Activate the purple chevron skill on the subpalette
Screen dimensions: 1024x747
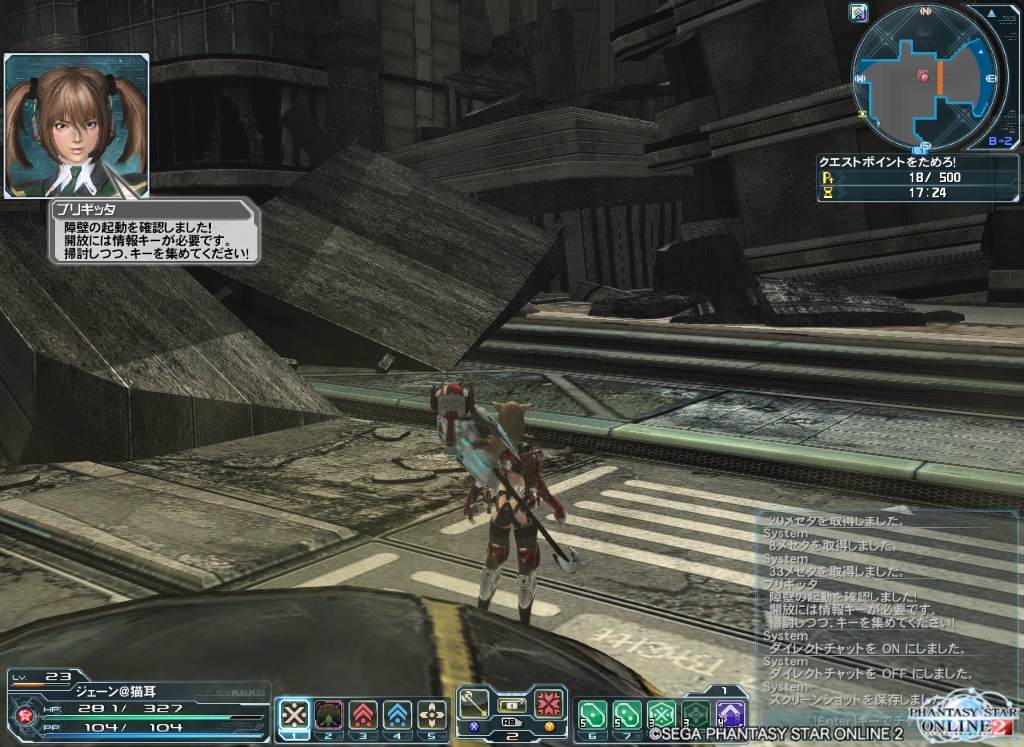[731, 714]
